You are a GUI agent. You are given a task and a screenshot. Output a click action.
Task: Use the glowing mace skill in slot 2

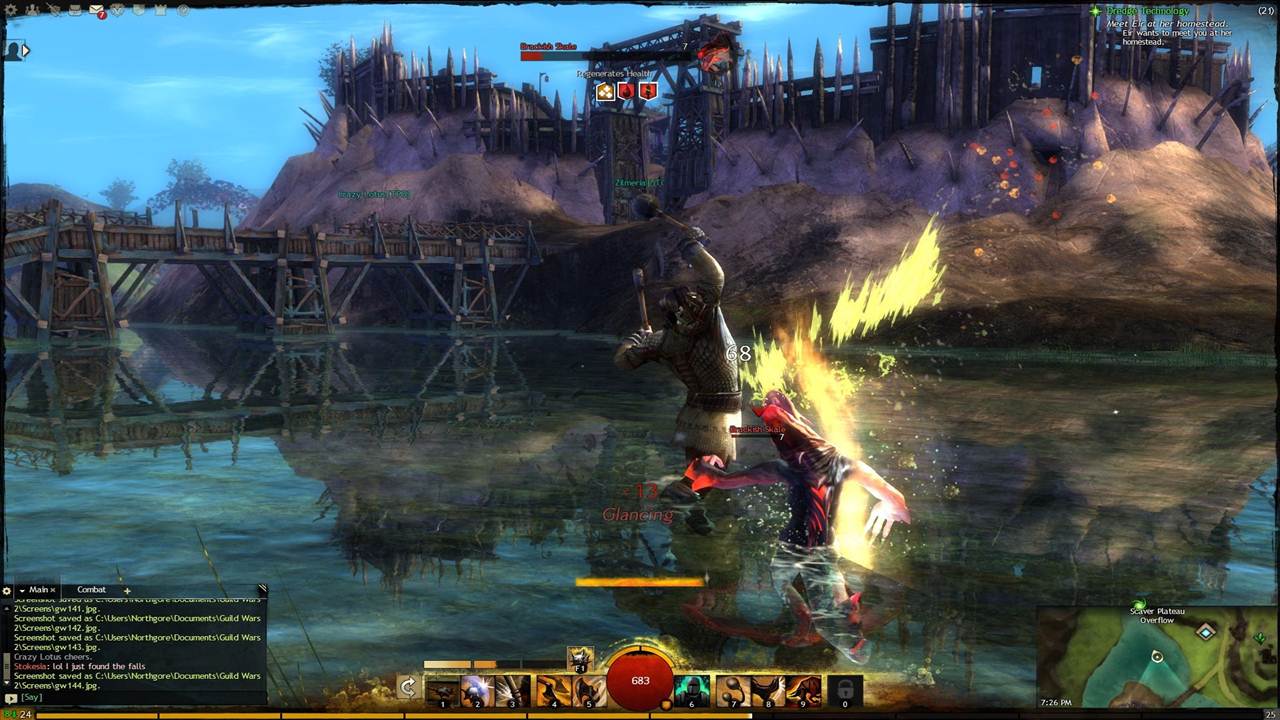tap(476, 690)
